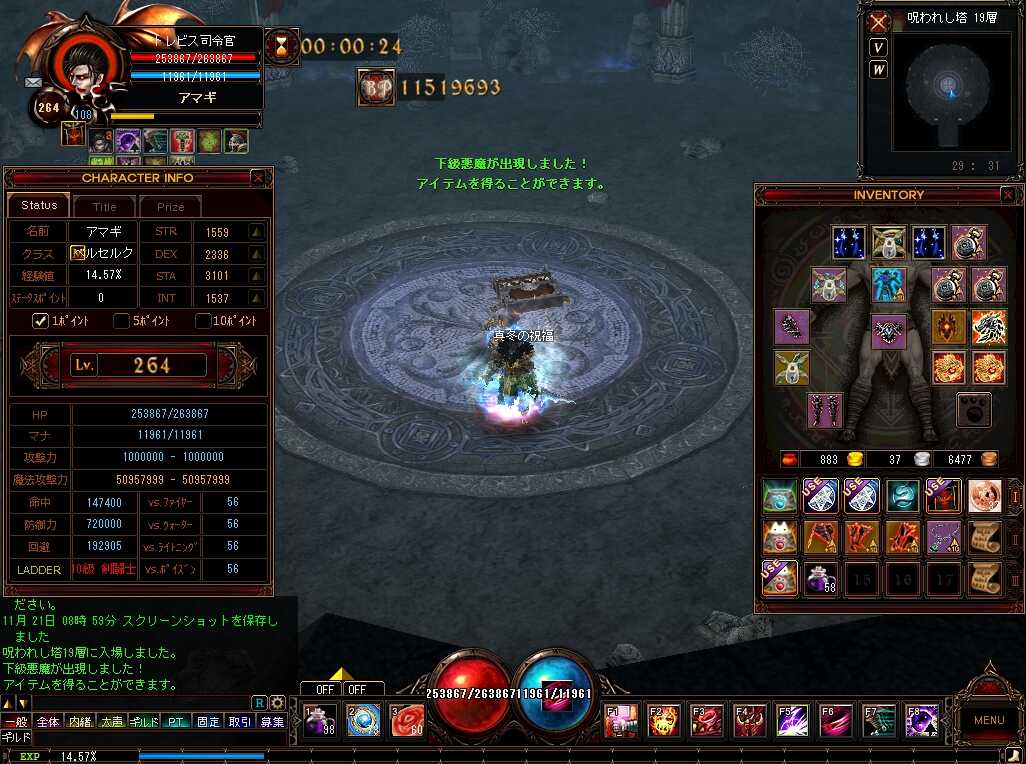
Task: Select the blue armor chest equipment slot
Action: coord(887,284)
